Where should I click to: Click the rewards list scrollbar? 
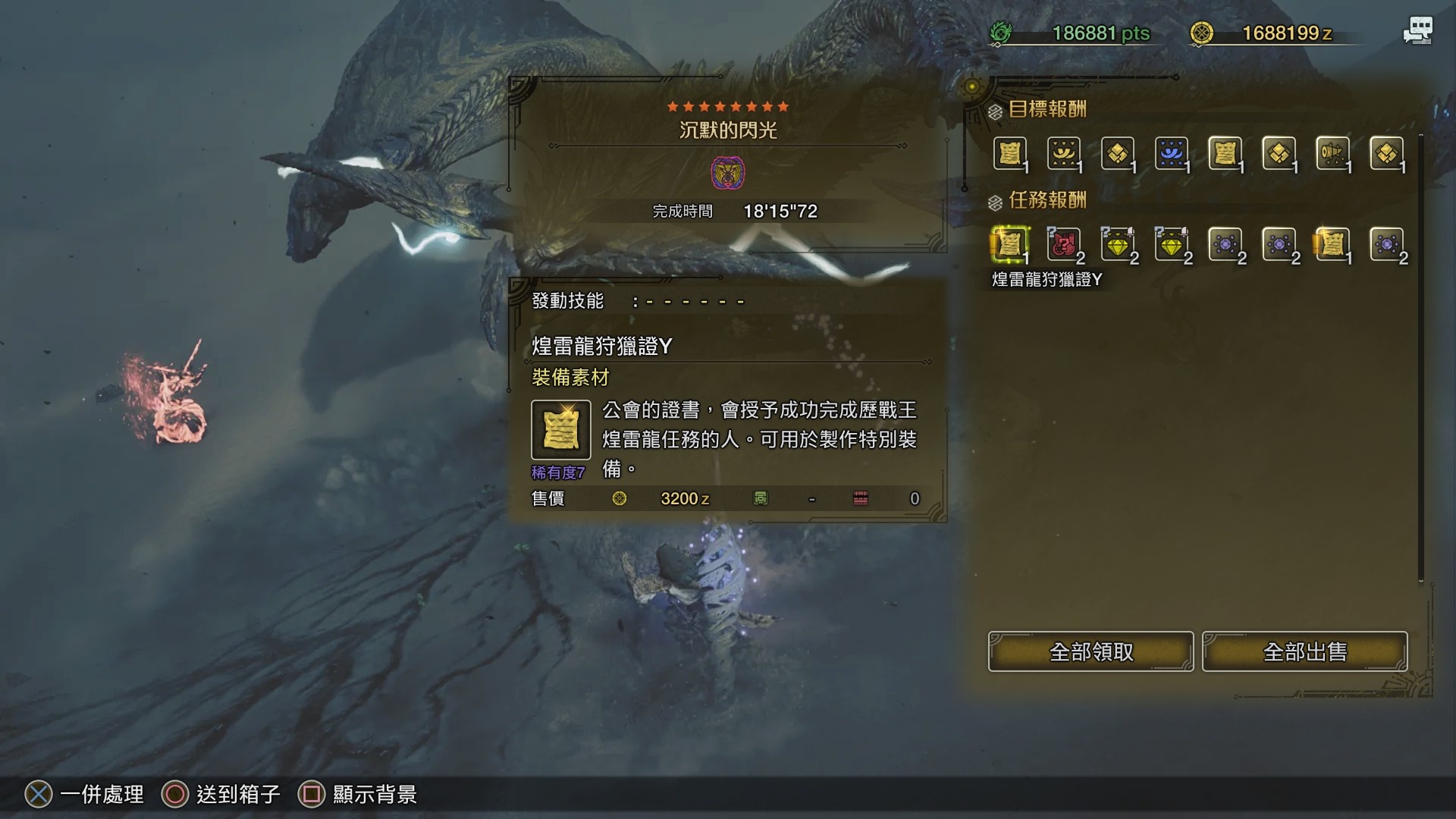(1420, 356)
